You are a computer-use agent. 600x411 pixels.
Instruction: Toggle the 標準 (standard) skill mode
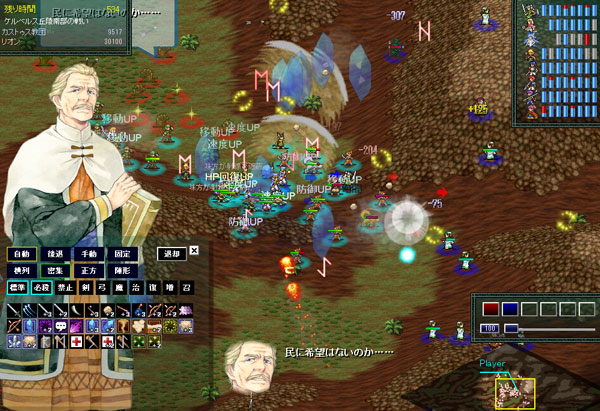18,287
